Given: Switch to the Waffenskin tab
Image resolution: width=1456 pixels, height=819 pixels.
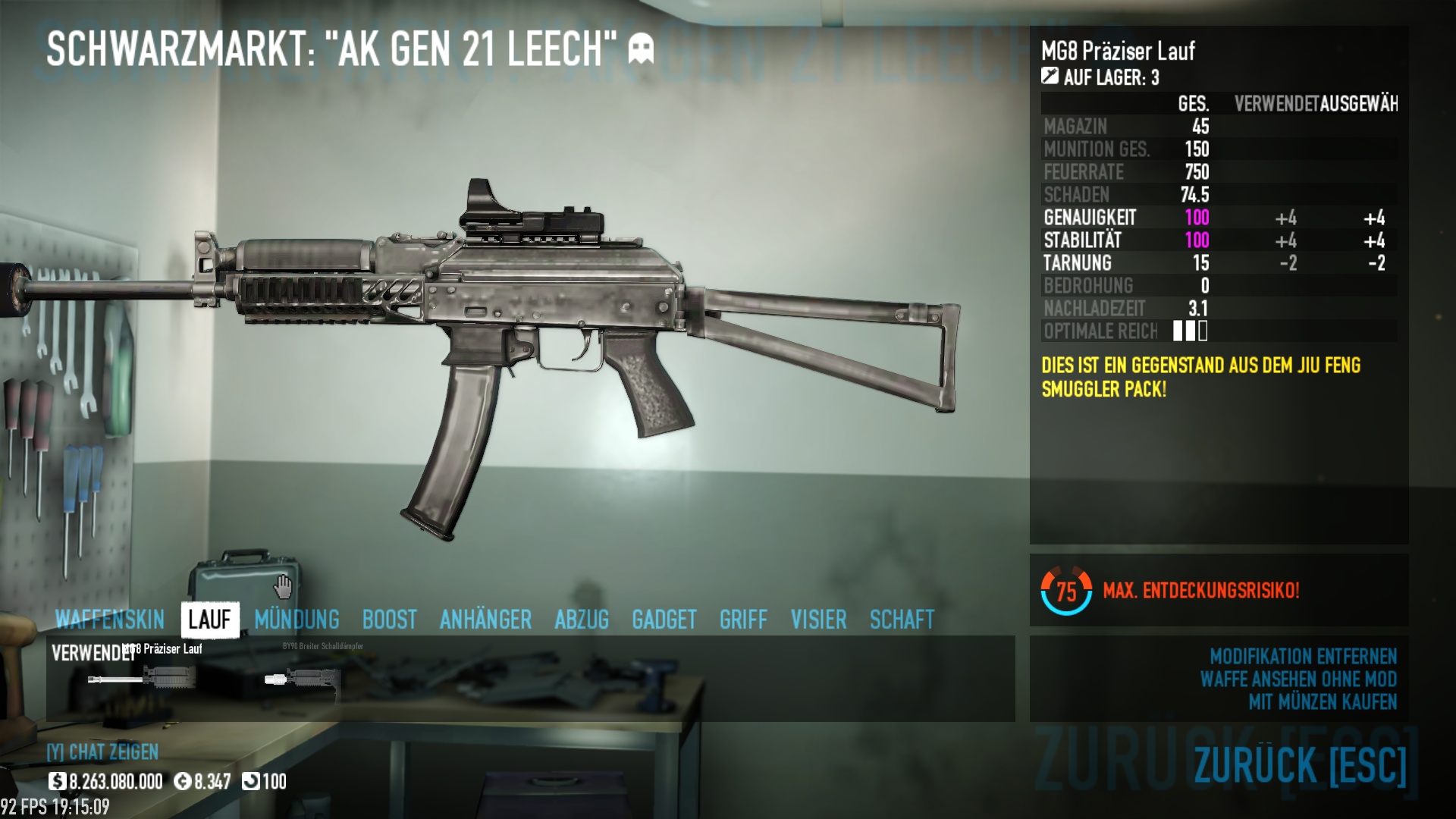Looking at the screenshot, I should point(110,620).
